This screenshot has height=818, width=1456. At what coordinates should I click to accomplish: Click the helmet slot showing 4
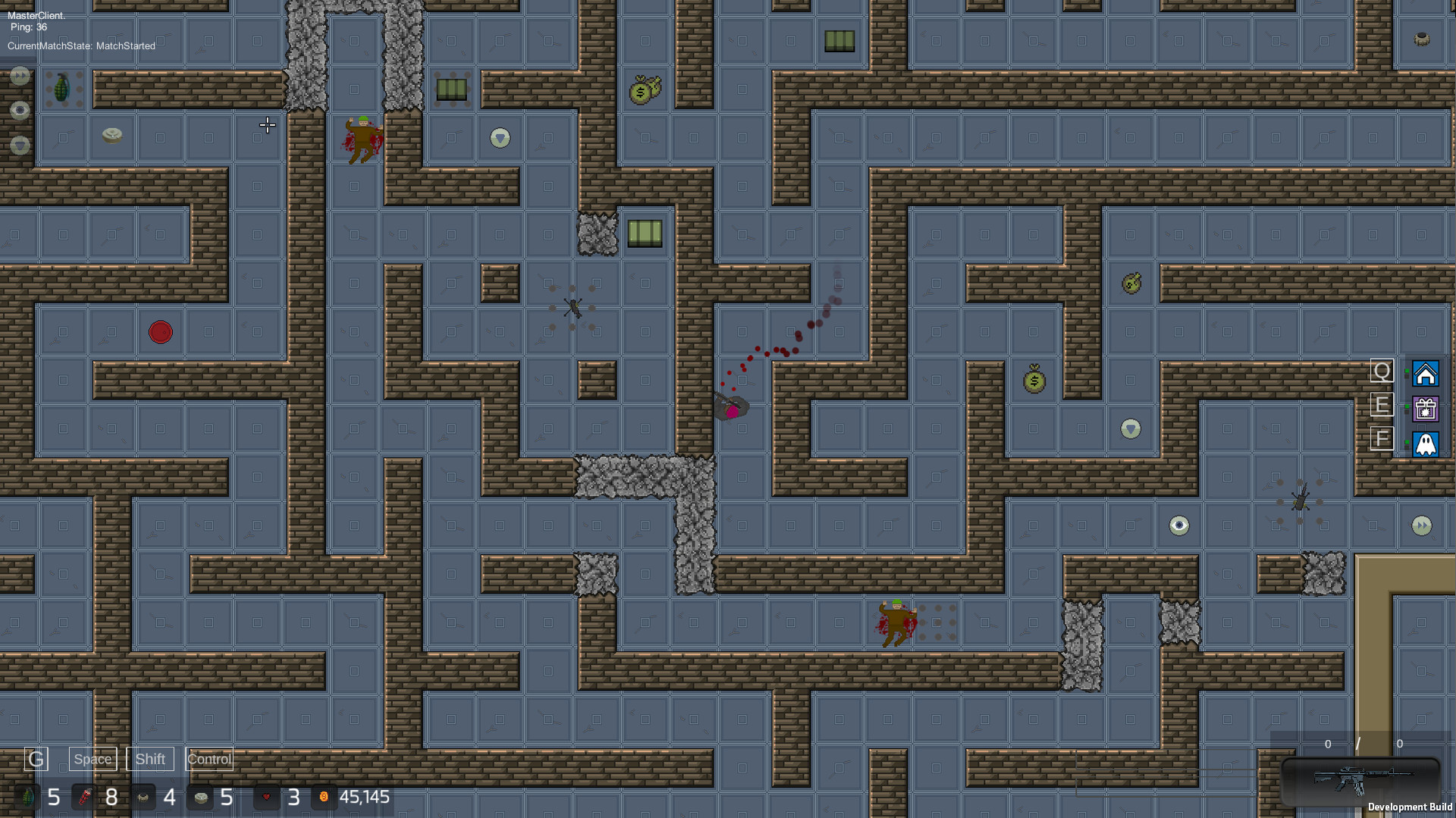[x=143, y=798]
